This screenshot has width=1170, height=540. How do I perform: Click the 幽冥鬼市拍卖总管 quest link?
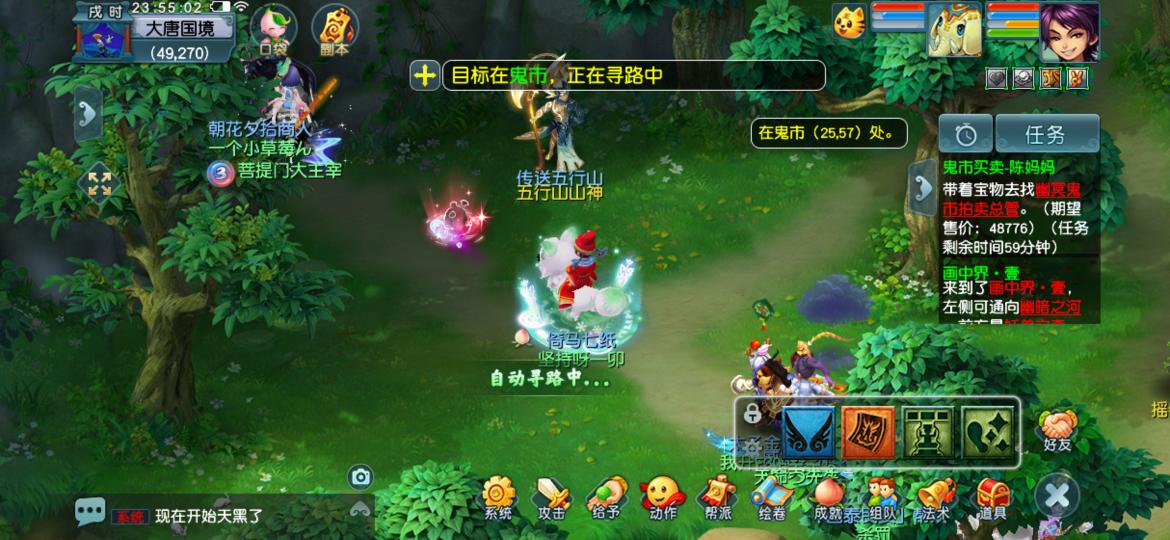coord(1013,199)
